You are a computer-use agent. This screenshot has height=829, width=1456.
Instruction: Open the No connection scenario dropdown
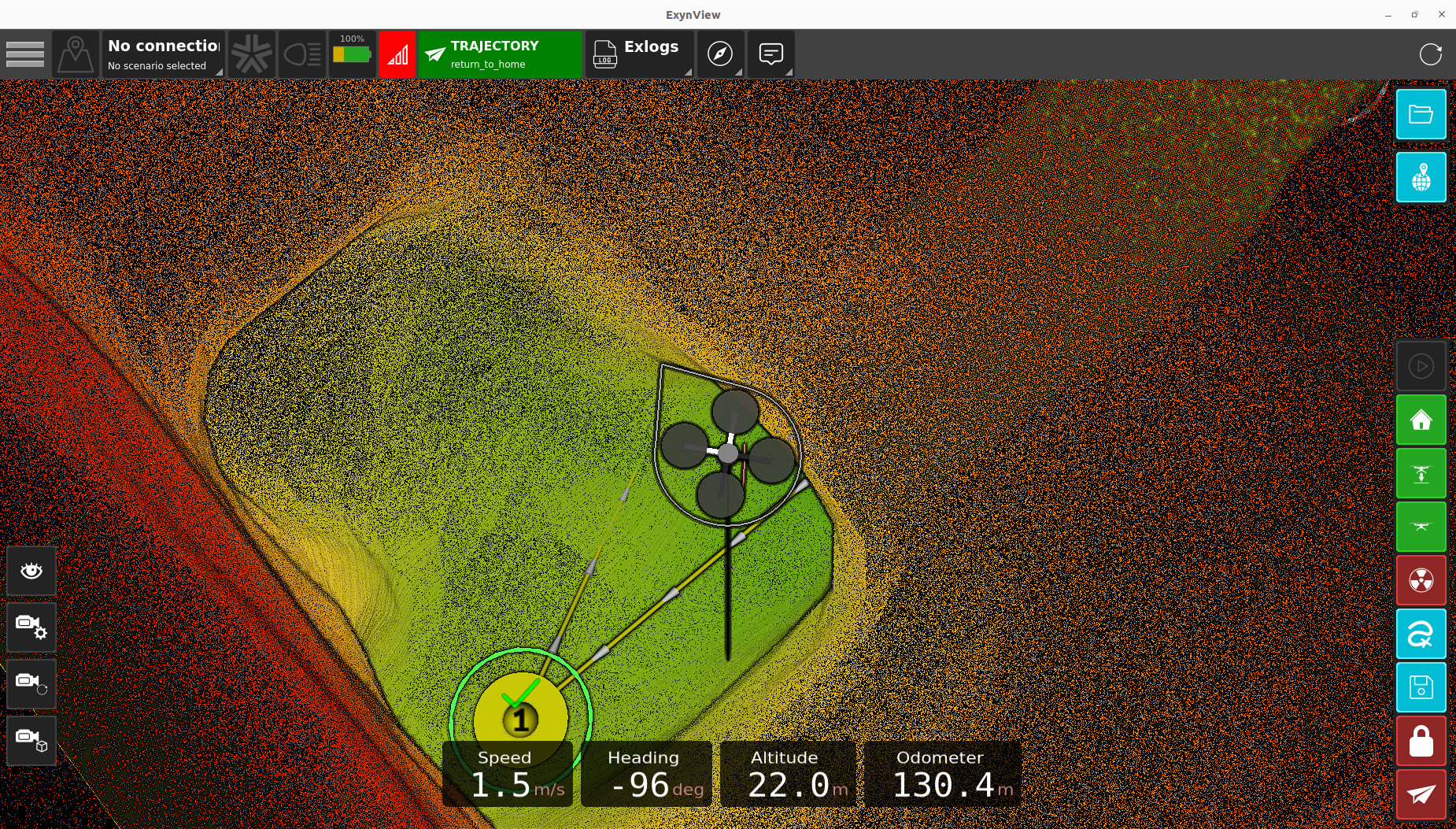click(x=164, y=54)
